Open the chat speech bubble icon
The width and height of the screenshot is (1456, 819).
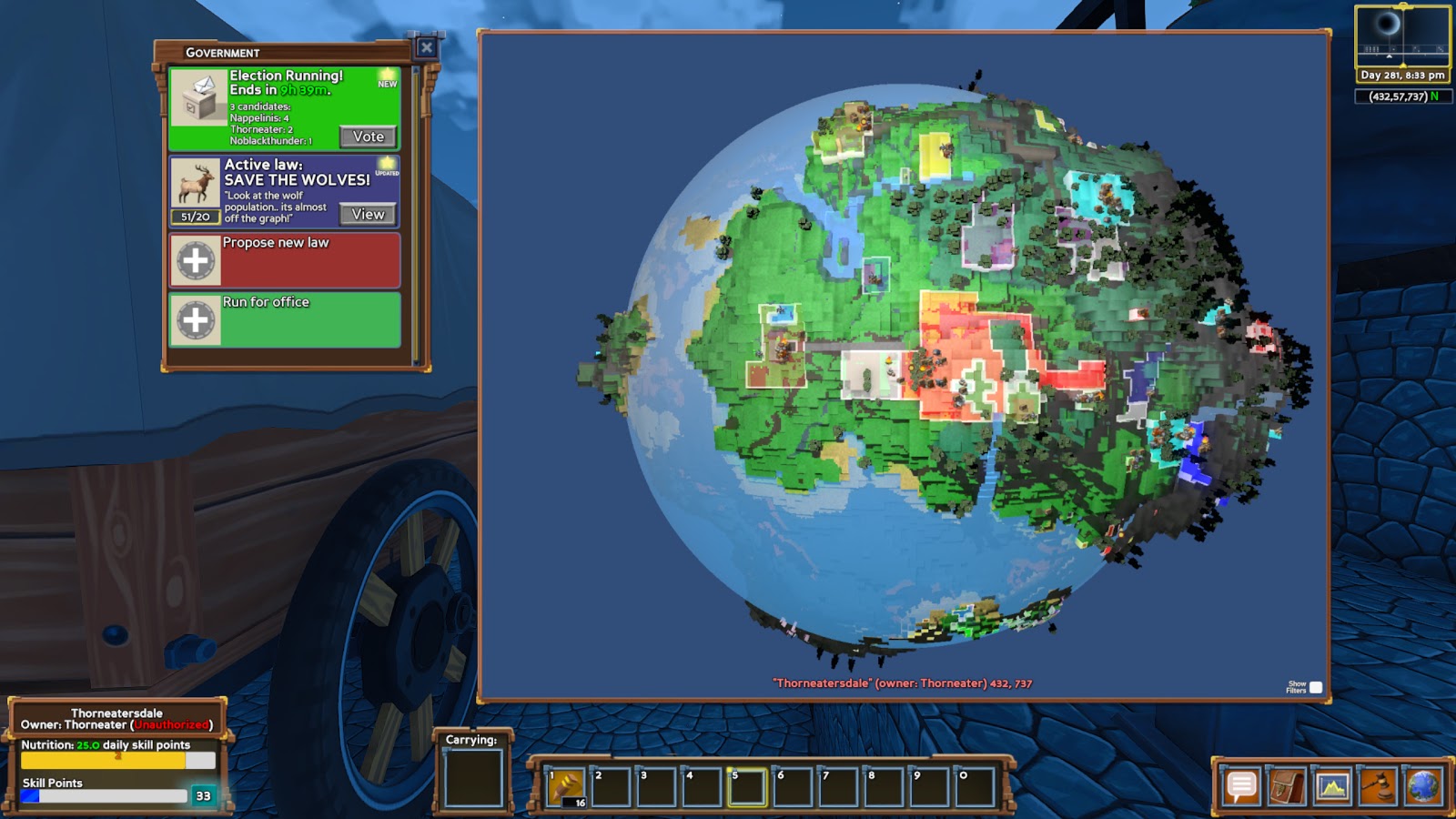(1240, 787)
